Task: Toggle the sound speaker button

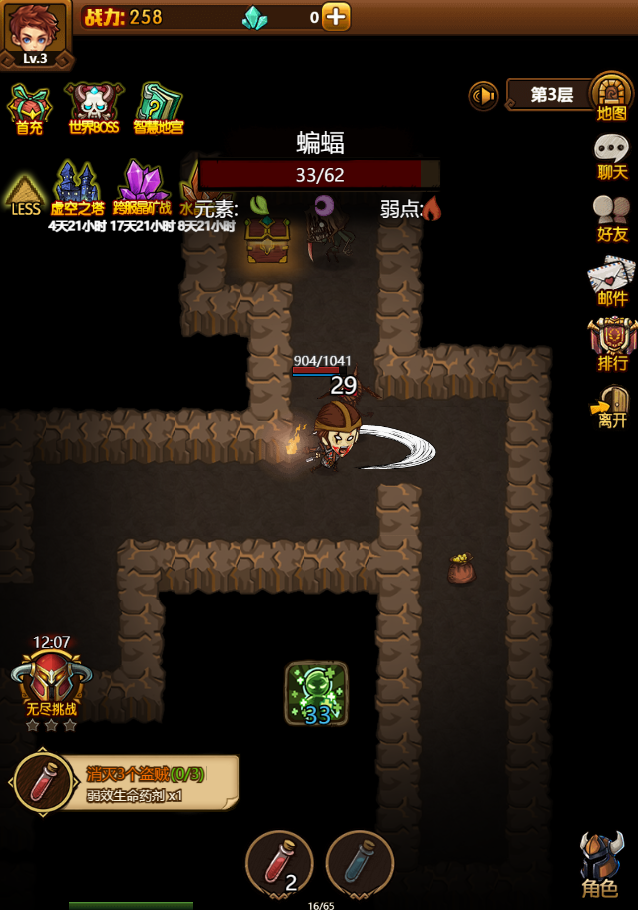Action: pyautogui.click(x=483, y=96)
